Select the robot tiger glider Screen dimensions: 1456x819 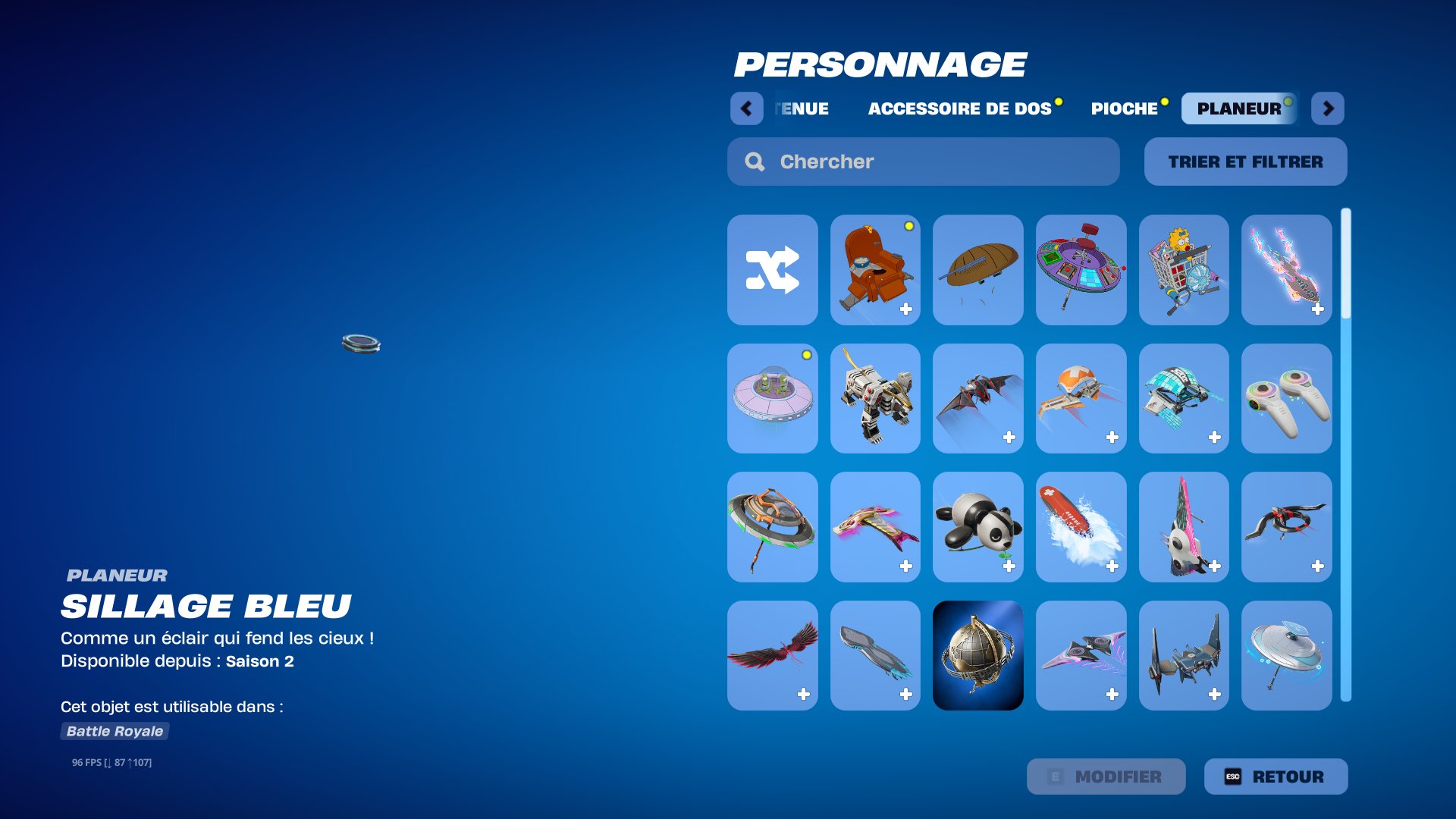pos(874,398)
